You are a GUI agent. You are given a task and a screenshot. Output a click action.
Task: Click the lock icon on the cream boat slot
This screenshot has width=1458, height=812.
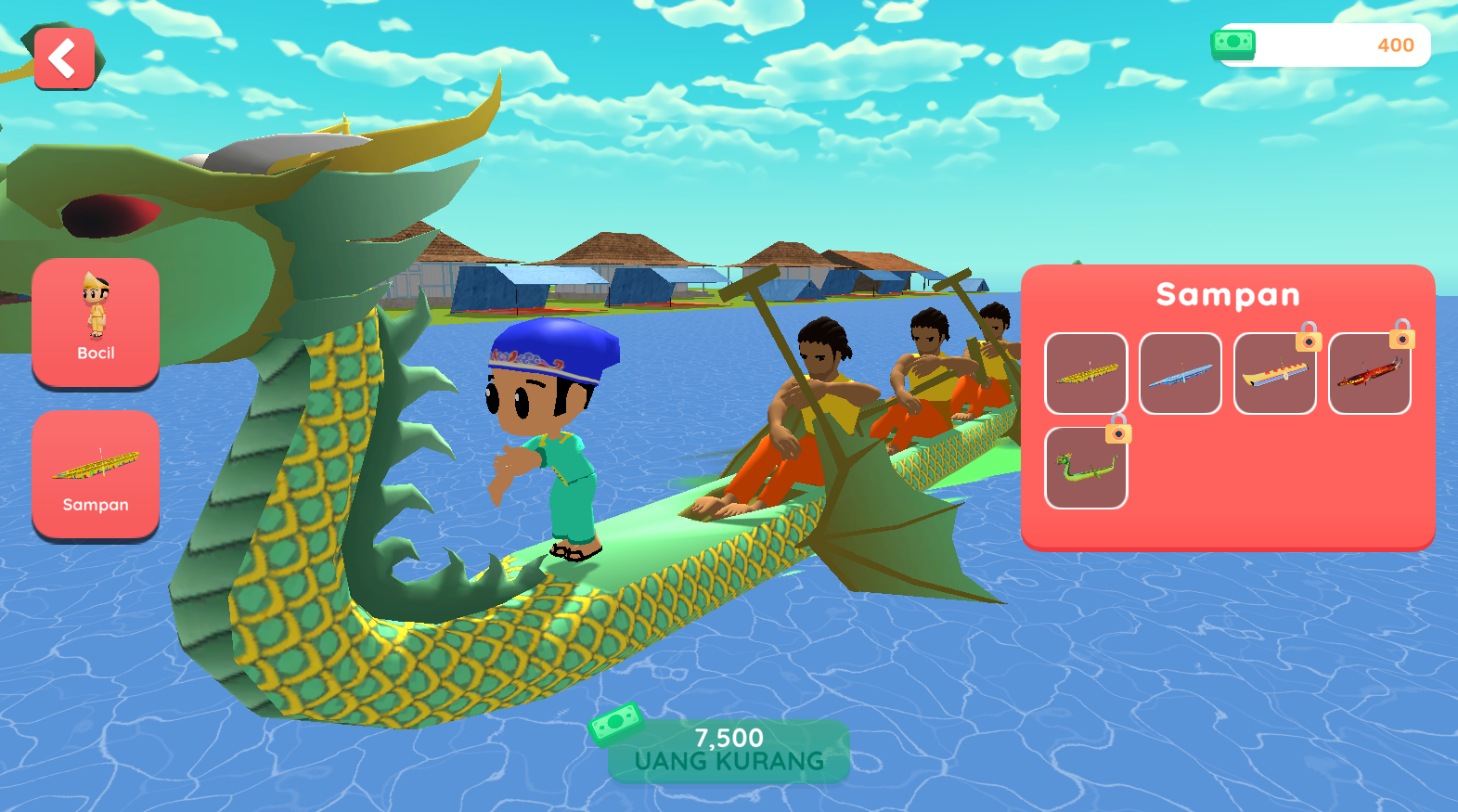point(1308,342)
